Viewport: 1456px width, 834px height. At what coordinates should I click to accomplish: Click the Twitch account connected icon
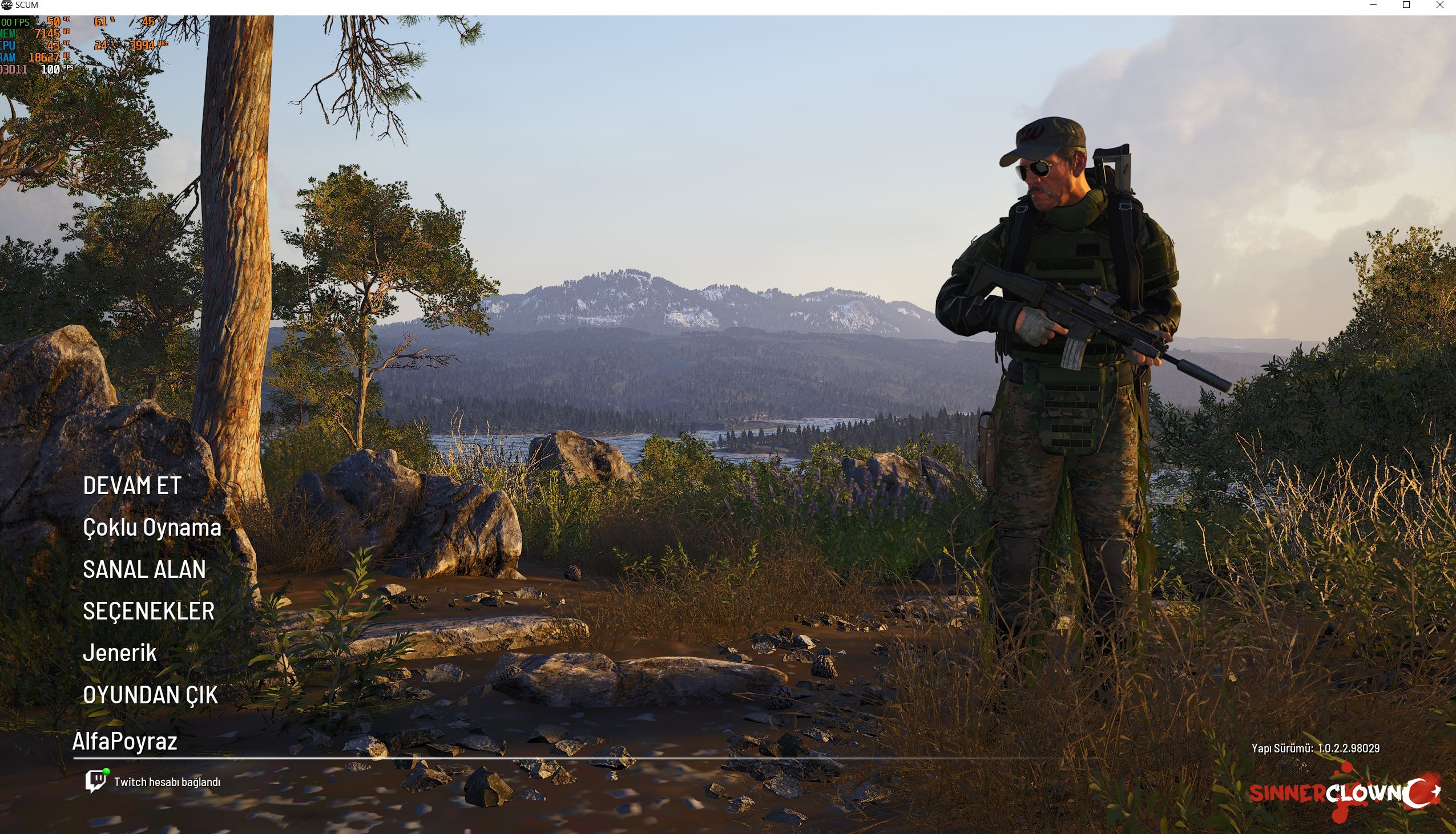click(96, 782)
